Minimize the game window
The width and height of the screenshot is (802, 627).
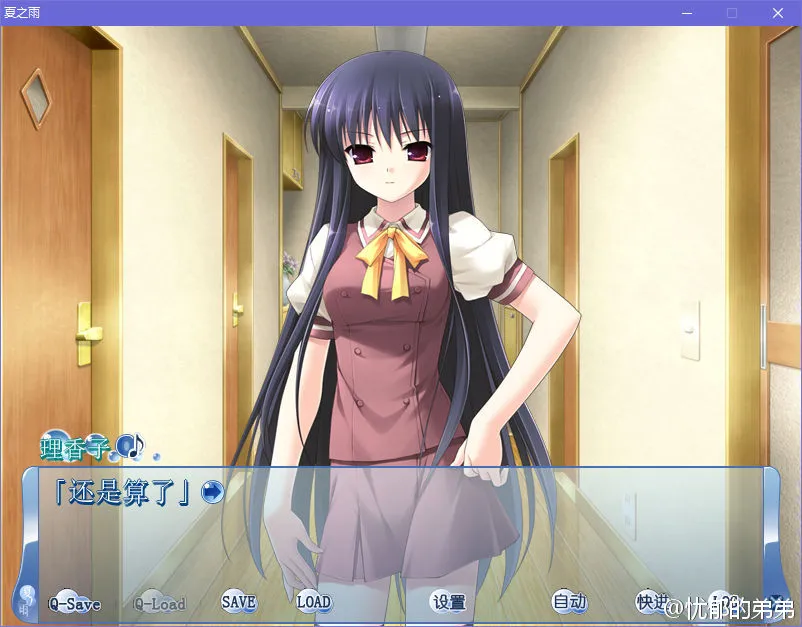[687, 13]
